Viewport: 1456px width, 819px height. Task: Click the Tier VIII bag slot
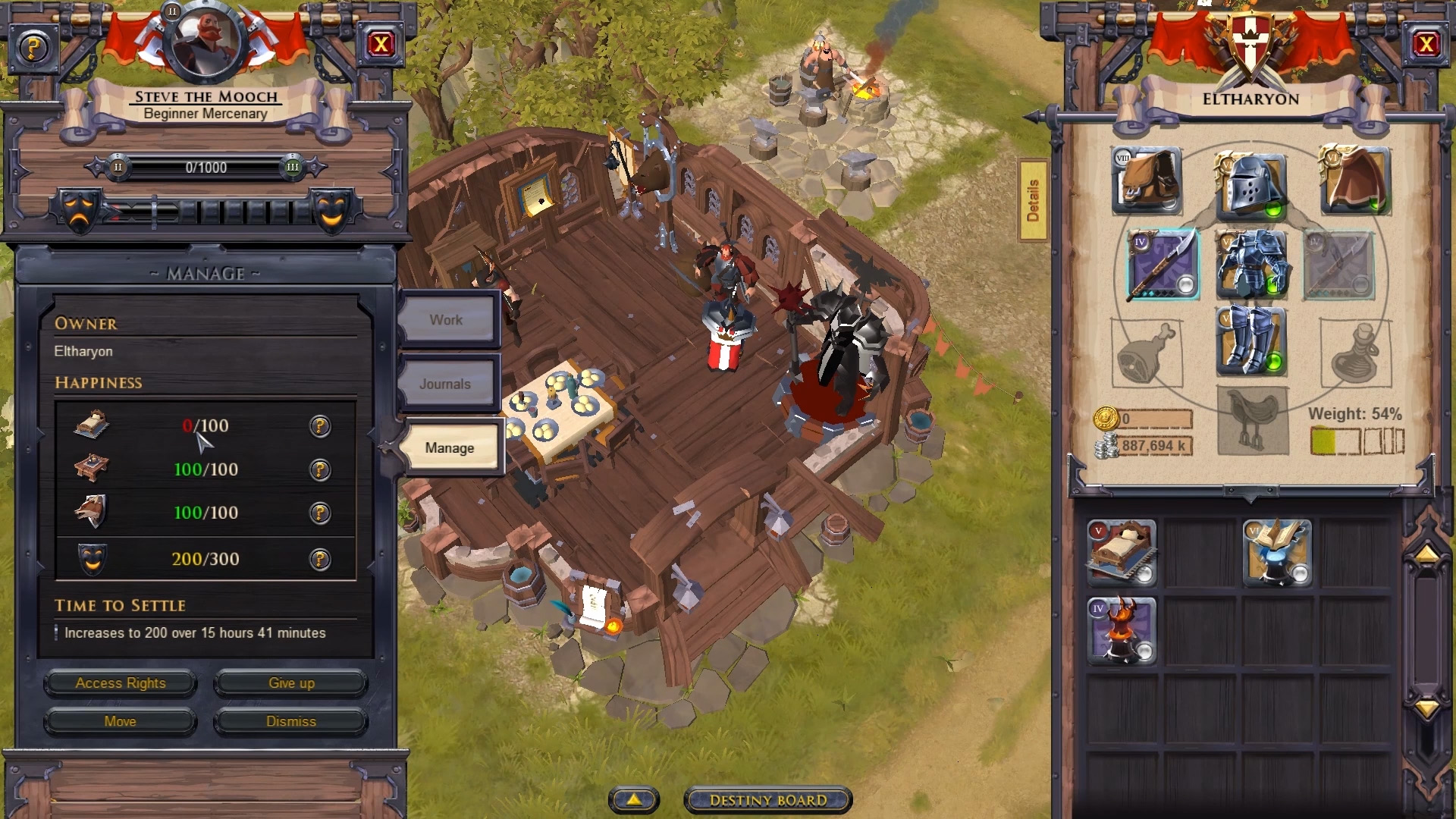(1147, 180)
